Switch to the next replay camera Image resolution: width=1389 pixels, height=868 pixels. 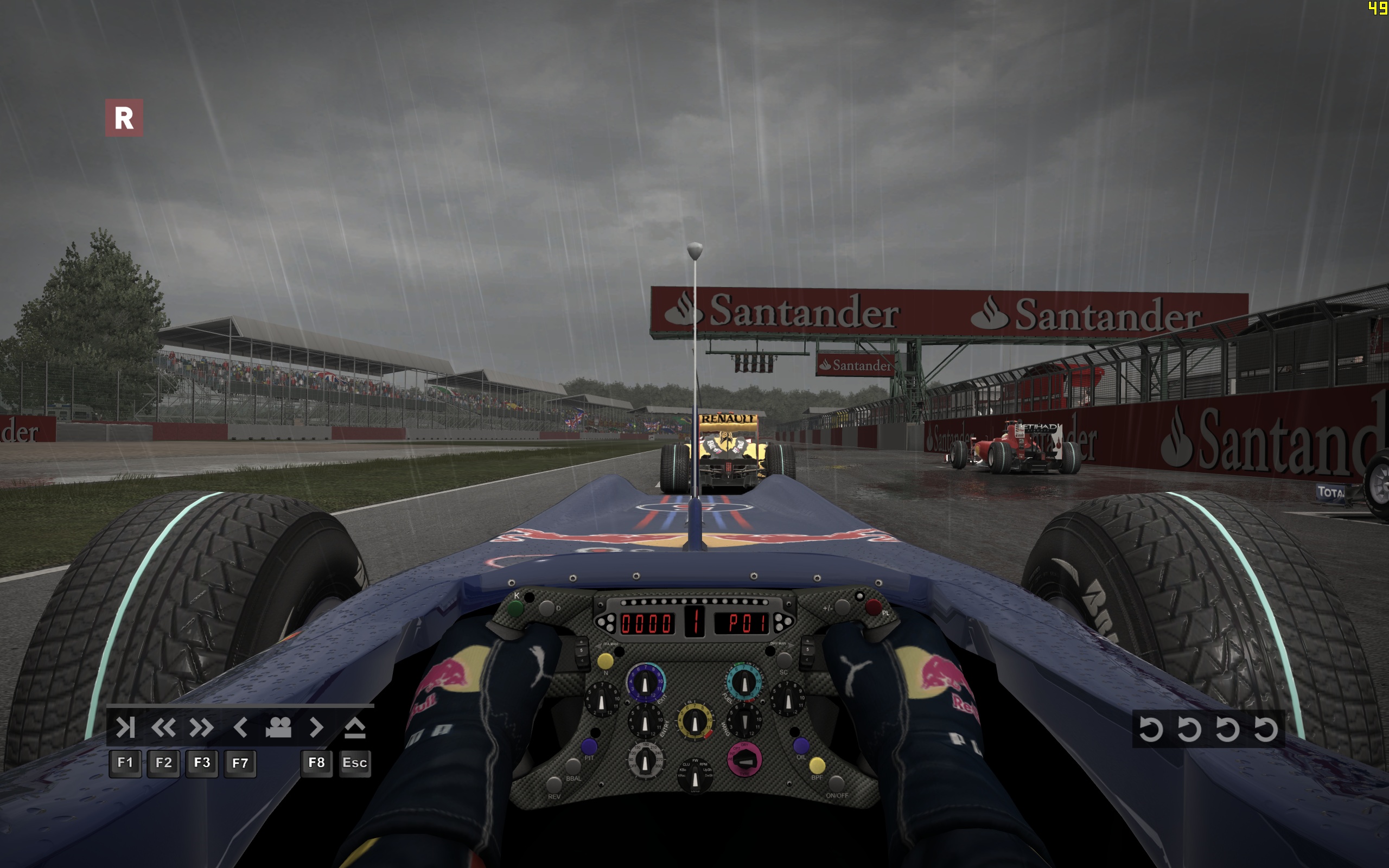316,727
